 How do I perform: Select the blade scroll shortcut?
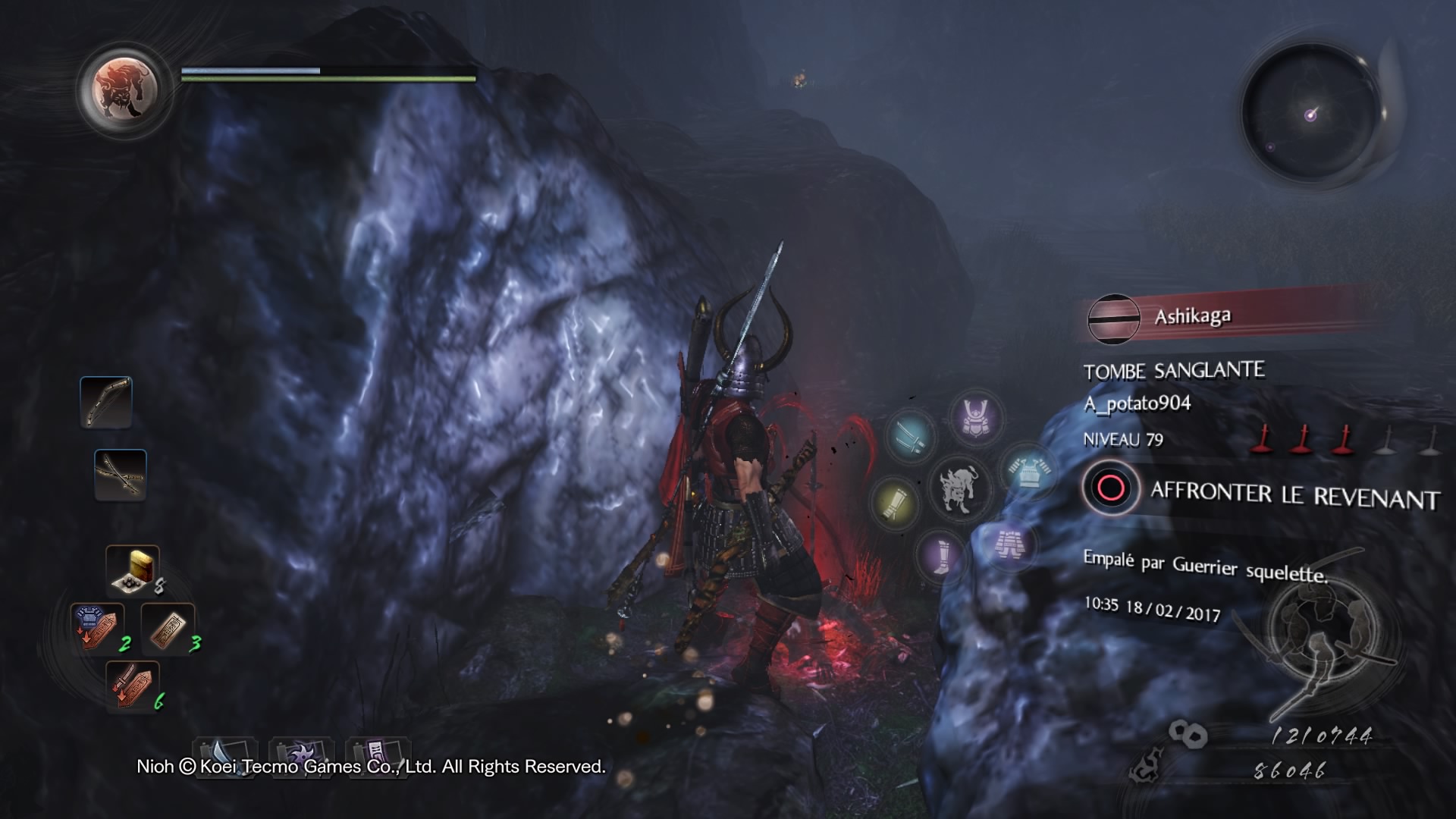[x=225, y=754]
